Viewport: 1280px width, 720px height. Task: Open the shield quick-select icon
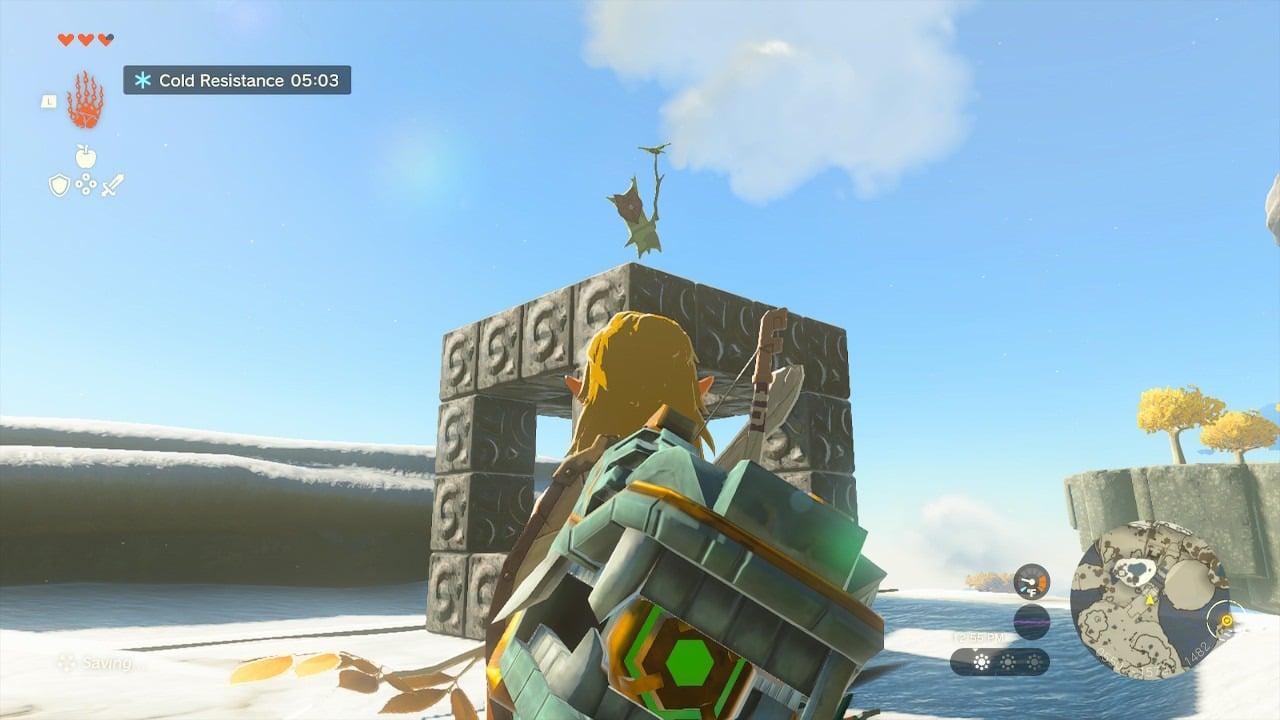click(x=59, y=185)
